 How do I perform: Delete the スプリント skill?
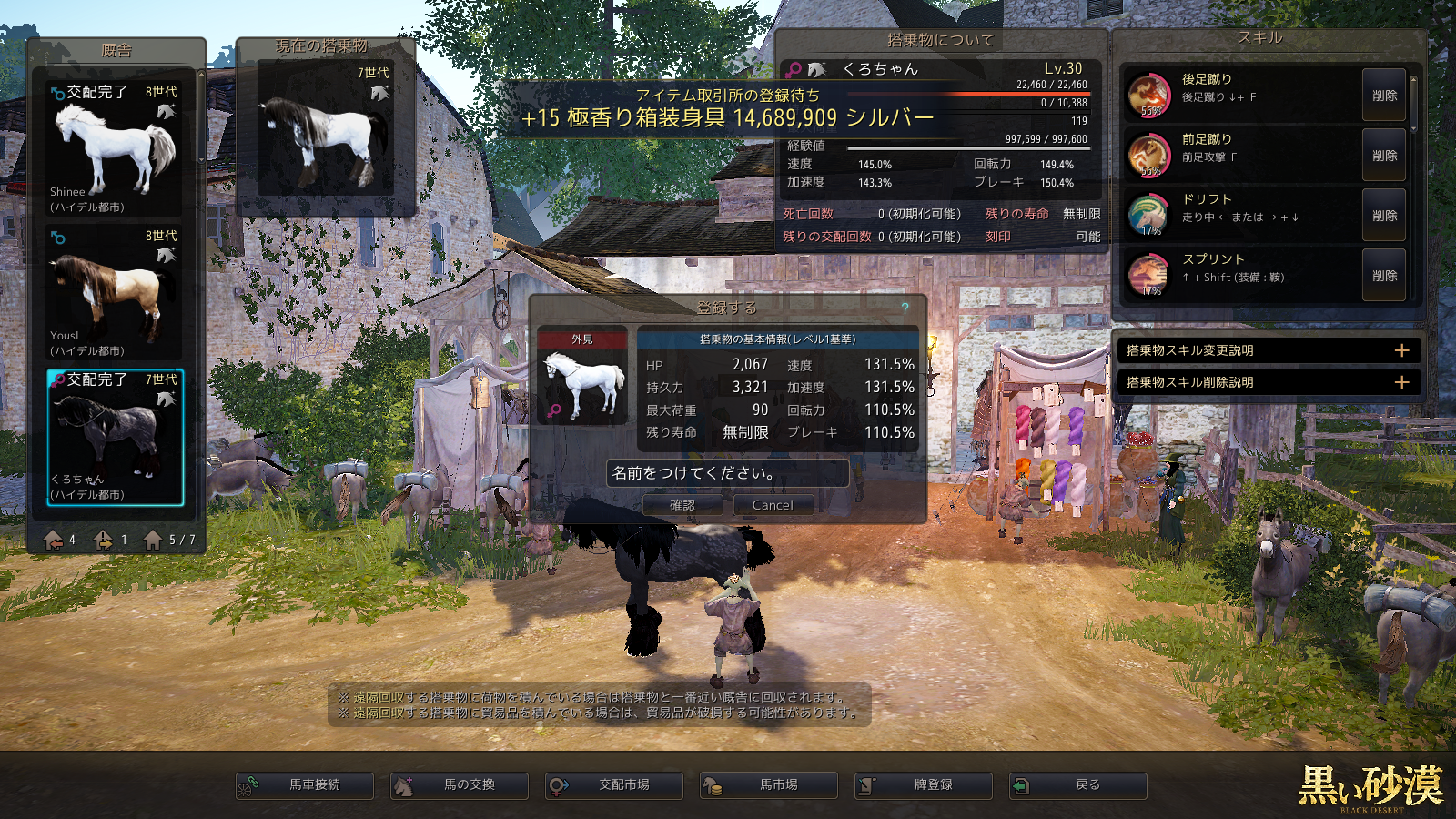(1384, 276)
